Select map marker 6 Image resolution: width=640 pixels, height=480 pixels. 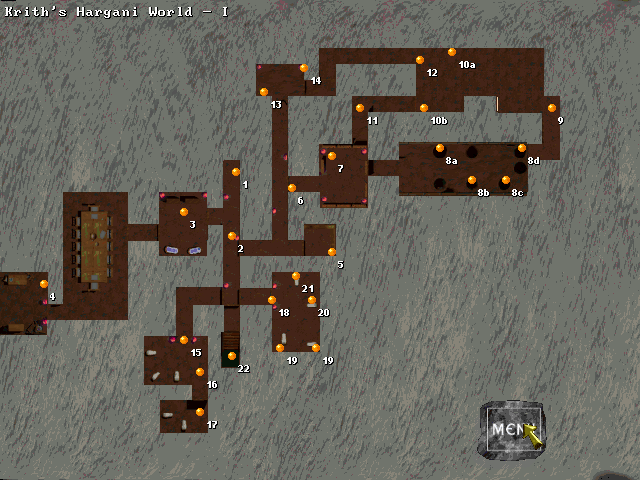(292, 188)
